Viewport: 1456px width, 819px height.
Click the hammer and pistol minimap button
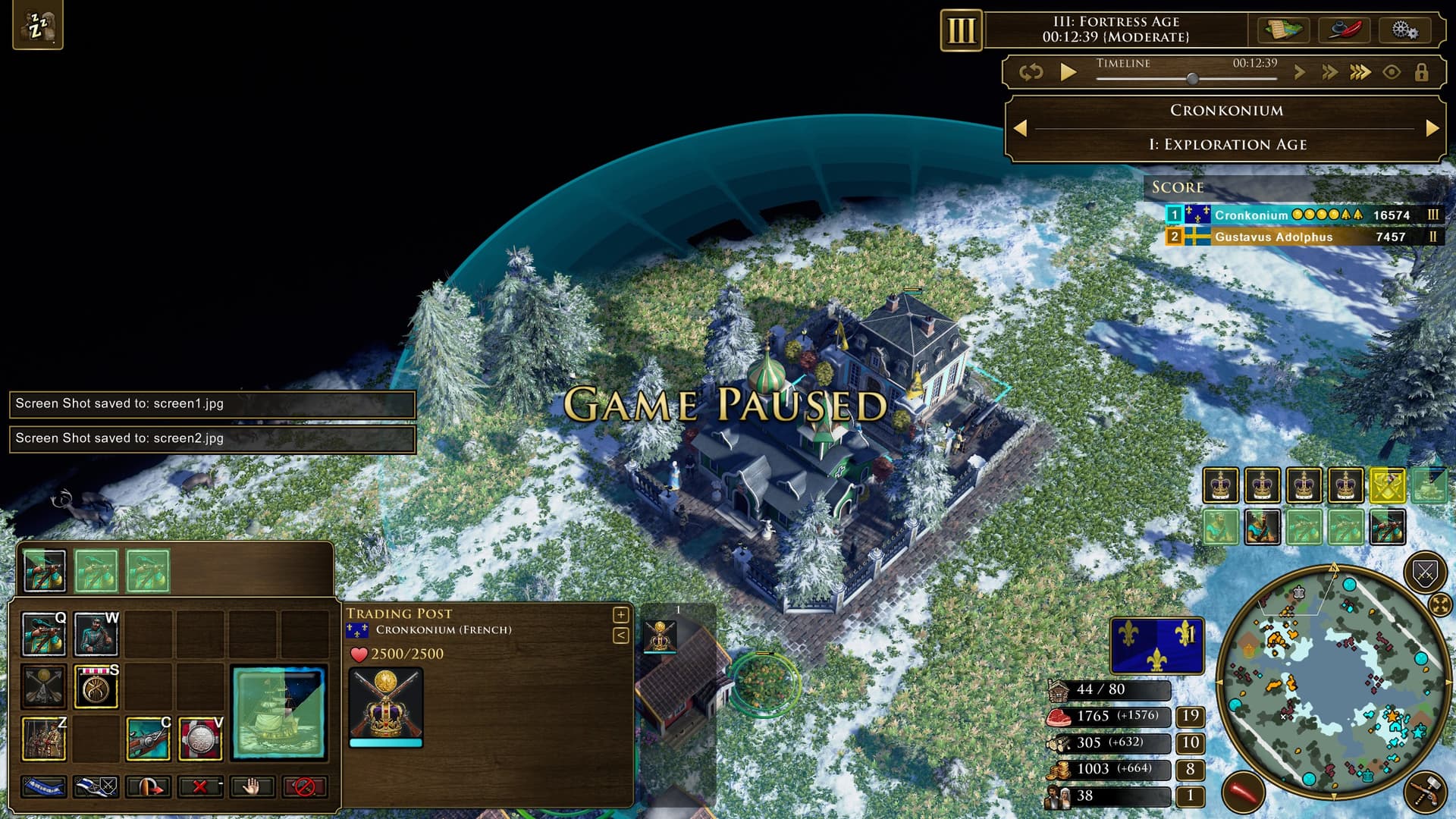pyautogui.click(x=1424, y=792)
